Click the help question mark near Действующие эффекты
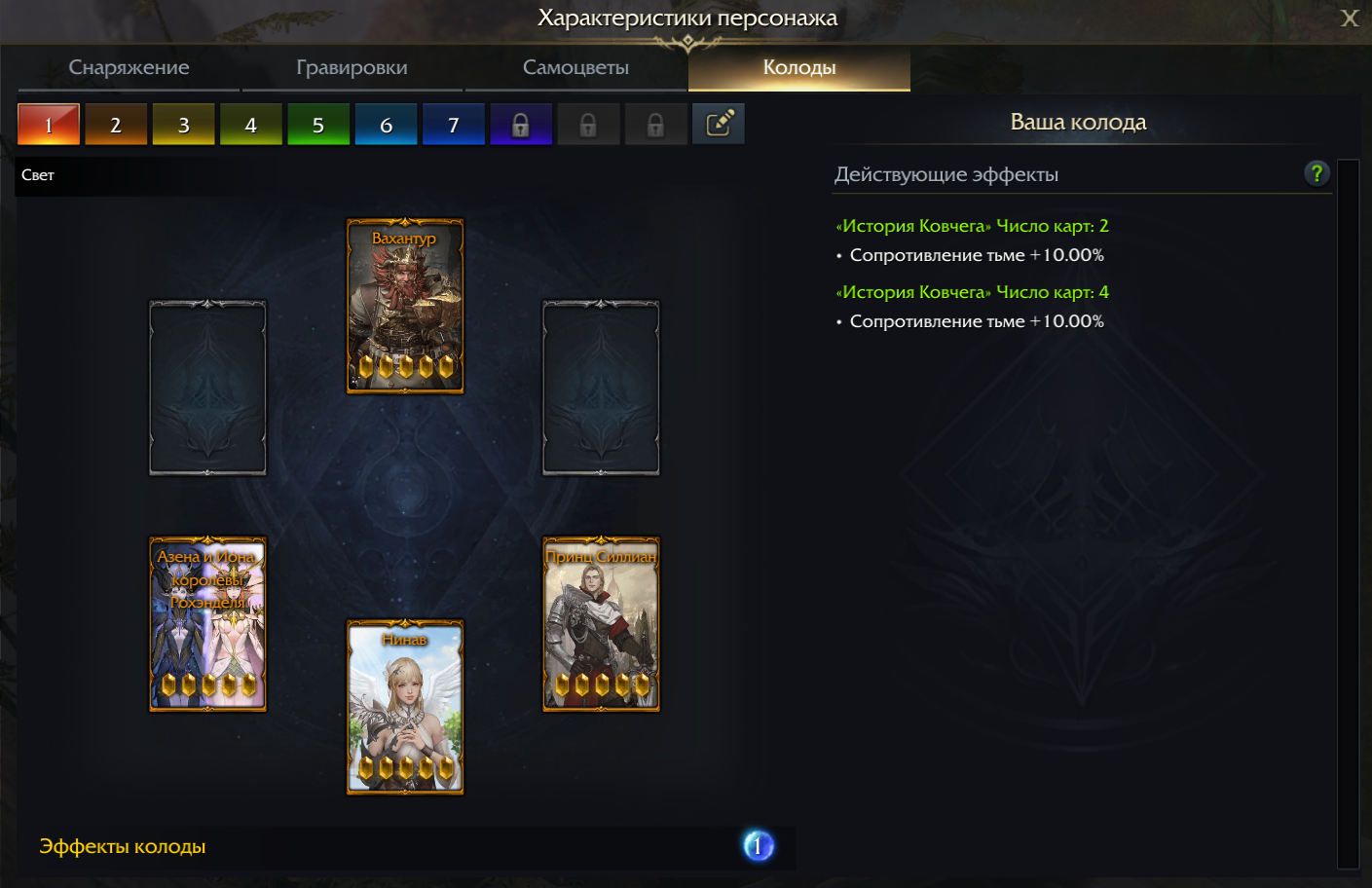This screenshot has height=888, width=1372. pos(1316,173)
